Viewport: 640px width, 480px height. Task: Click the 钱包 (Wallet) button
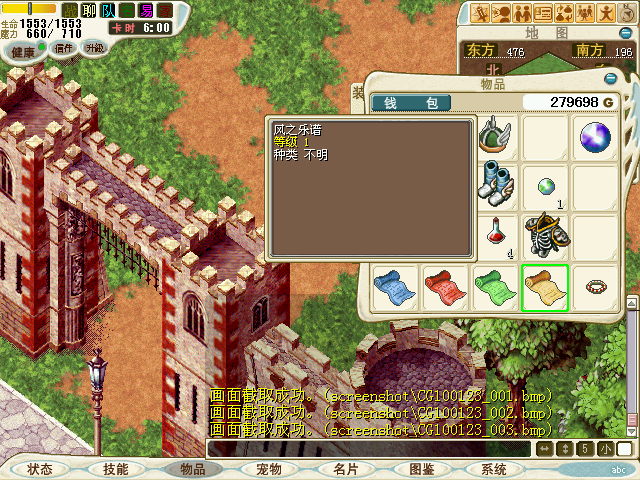click(410, 102)
